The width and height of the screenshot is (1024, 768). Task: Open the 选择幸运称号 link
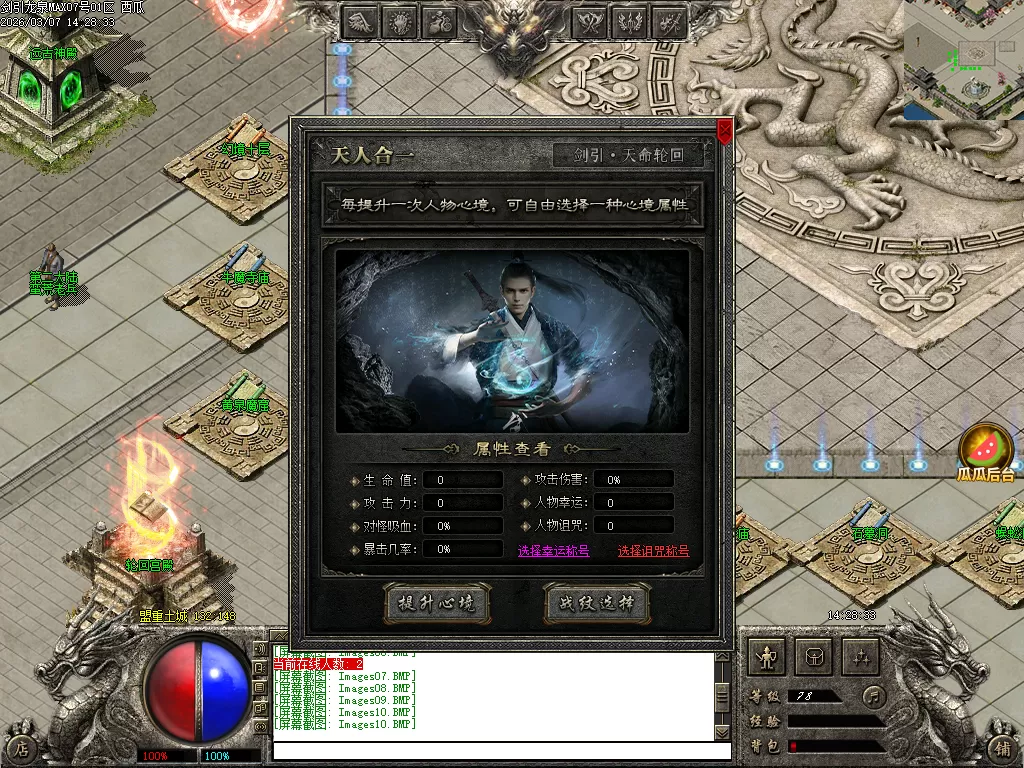click(553, 551)
